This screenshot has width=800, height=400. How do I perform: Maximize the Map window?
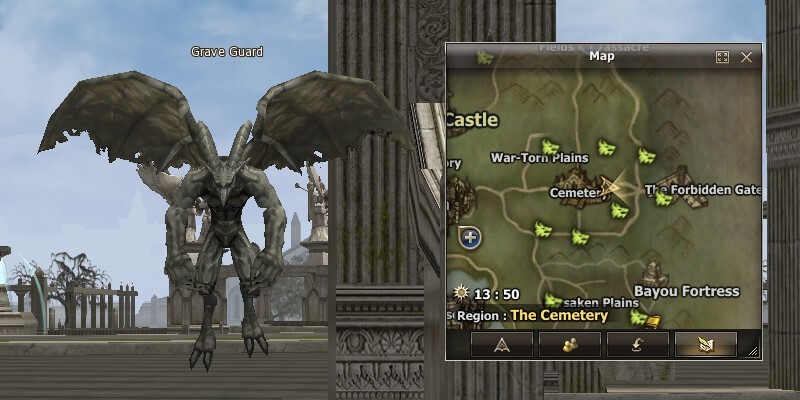(722, 57)
